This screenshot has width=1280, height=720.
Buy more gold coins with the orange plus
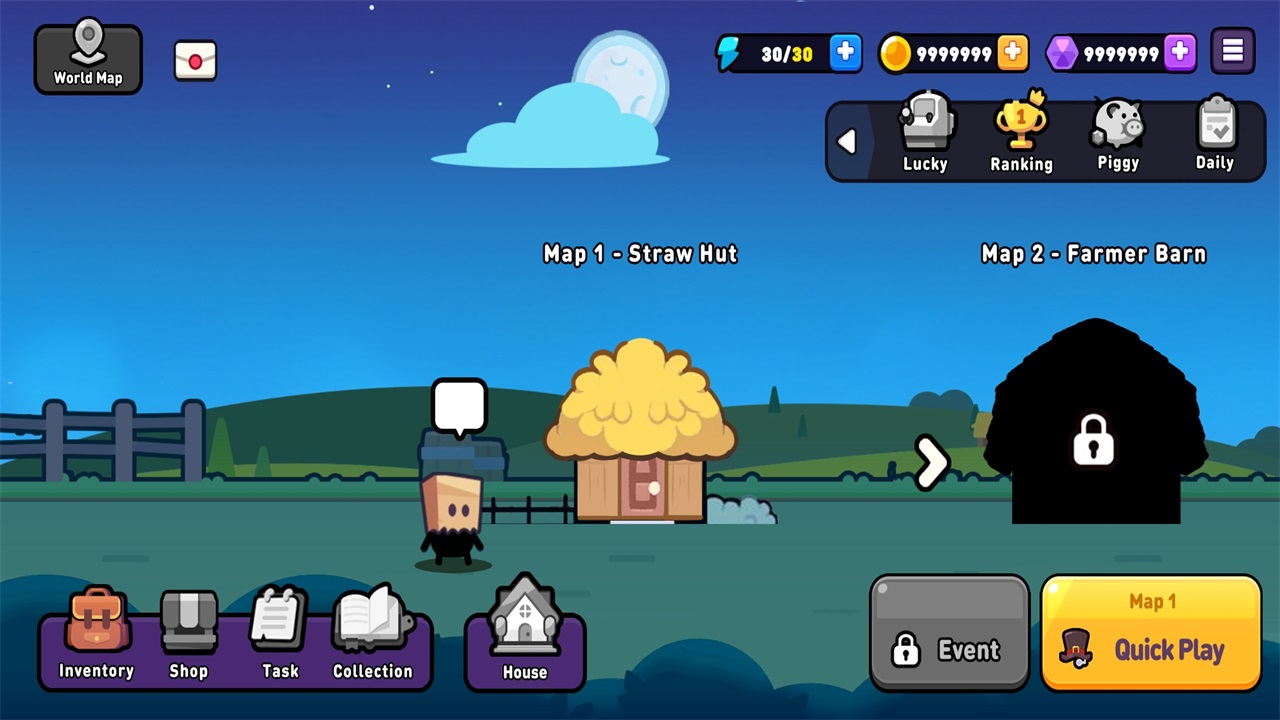tap(1012, 53)
